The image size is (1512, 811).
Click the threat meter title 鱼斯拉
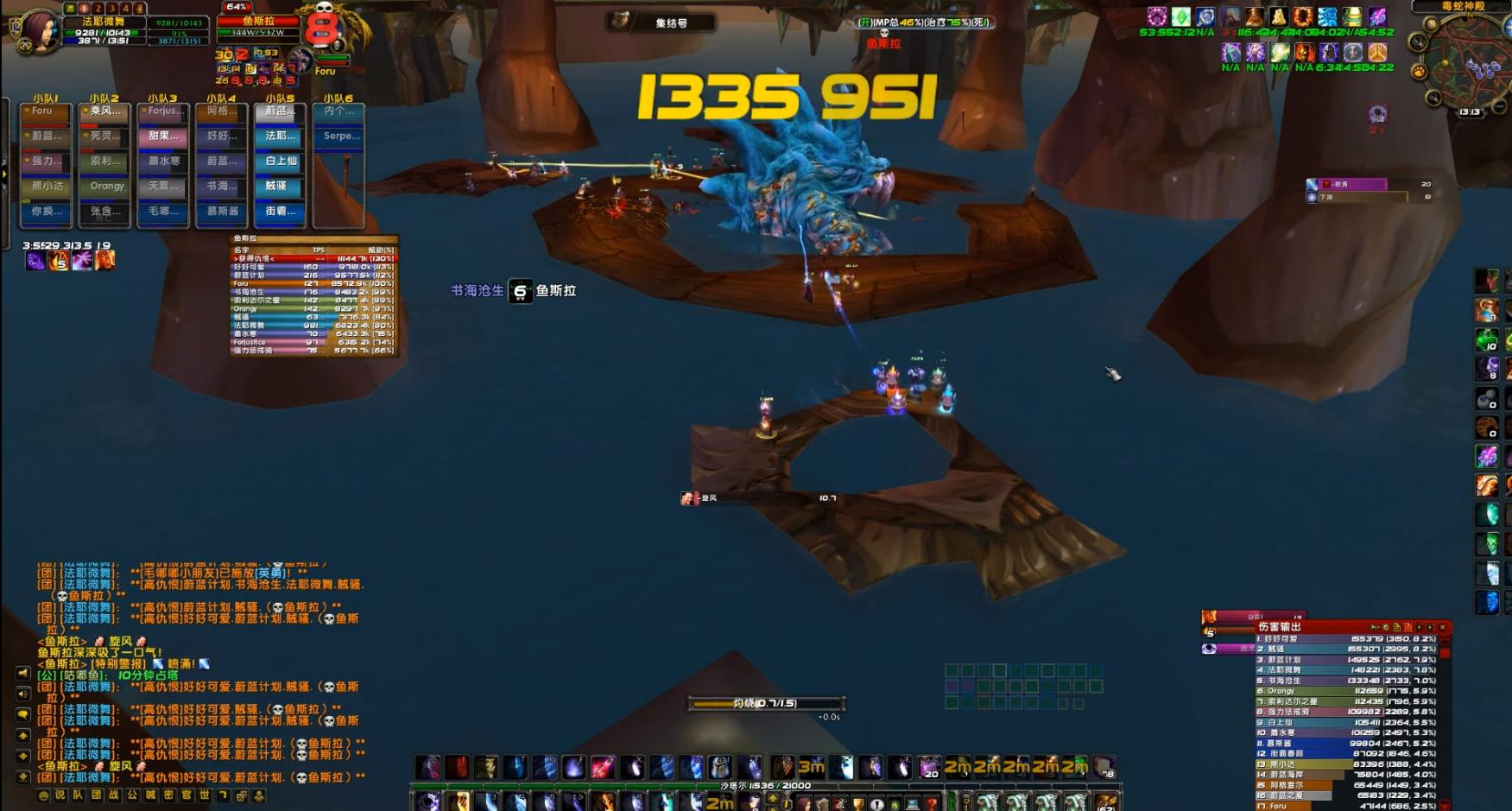245,238
